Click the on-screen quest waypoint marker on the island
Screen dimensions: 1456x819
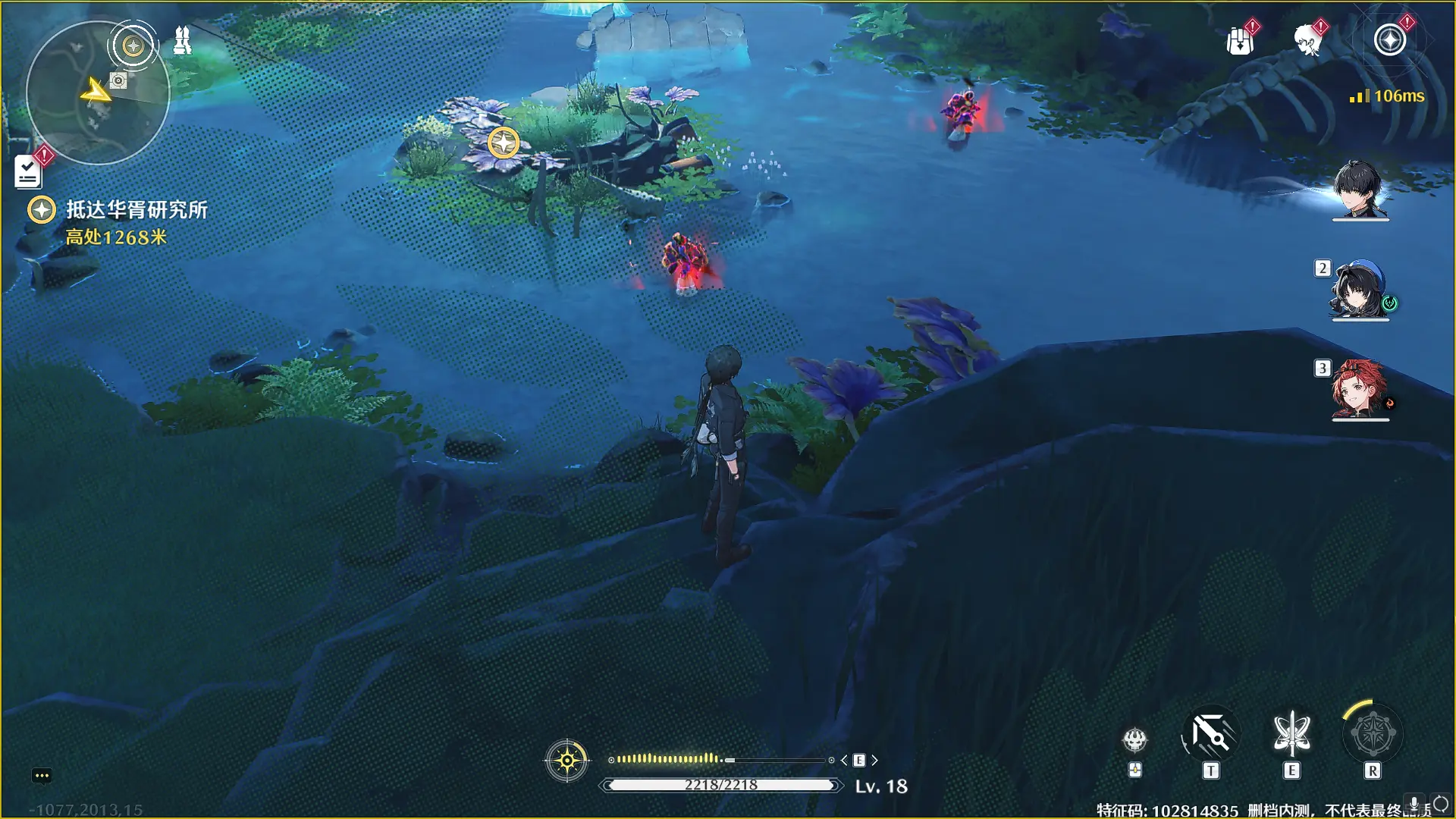tap(503, 143)
